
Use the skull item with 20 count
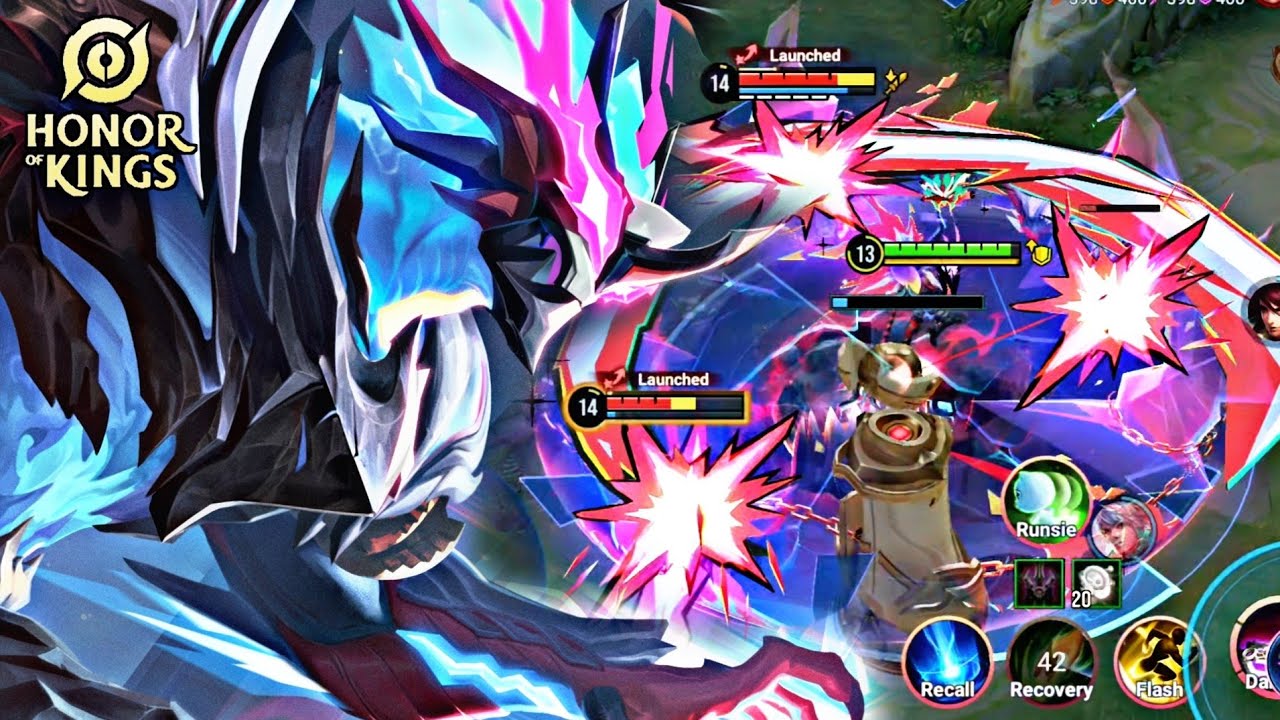(x=1095, y=582)
